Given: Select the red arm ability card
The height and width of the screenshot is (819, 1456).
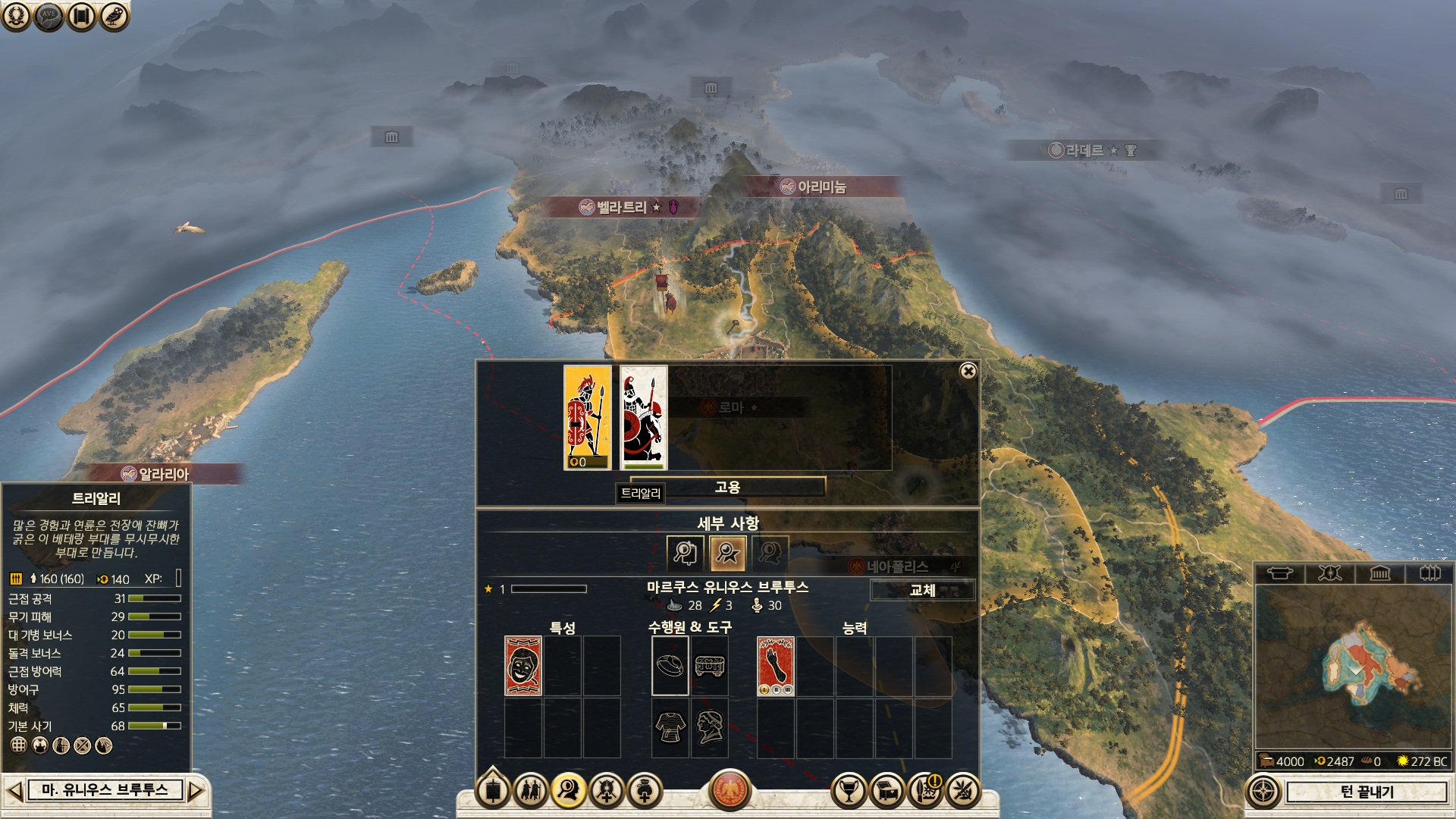Looking at the screenshot, I should 776,666.
